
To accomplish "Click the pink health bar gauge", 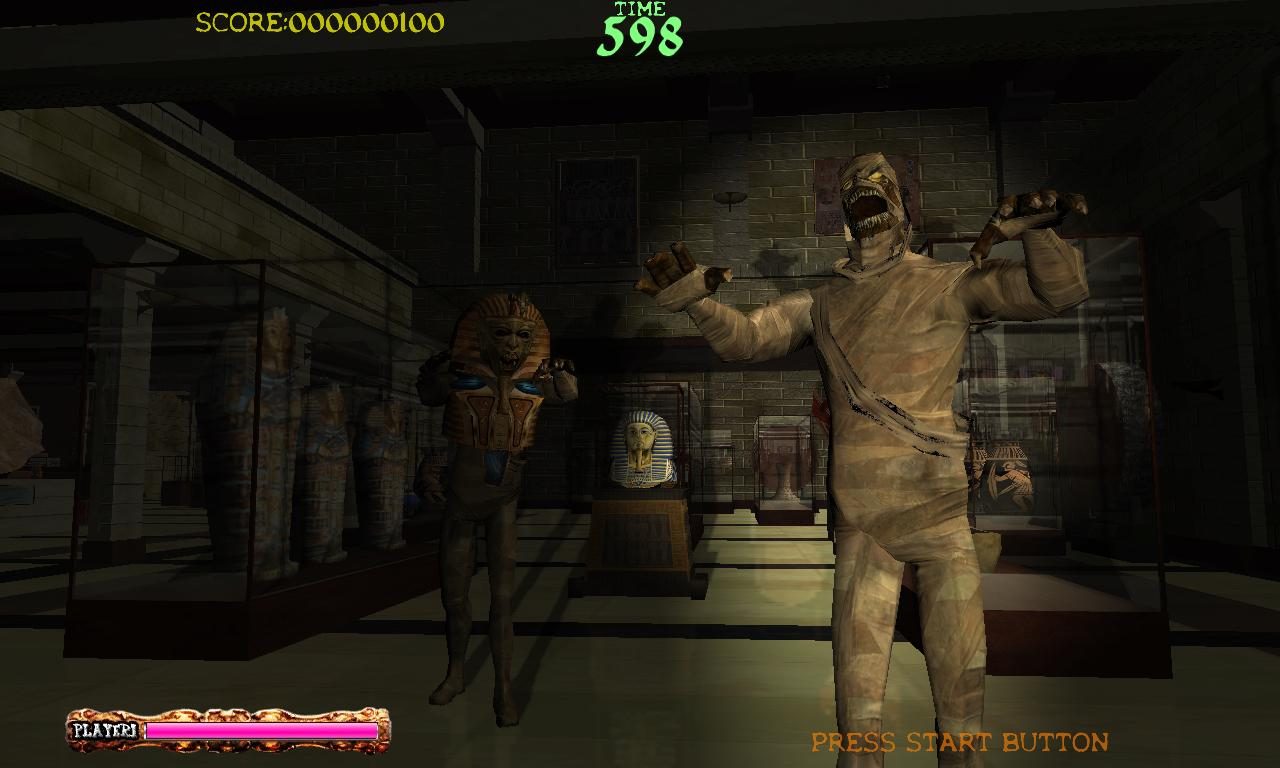I will tap(260, 730).
